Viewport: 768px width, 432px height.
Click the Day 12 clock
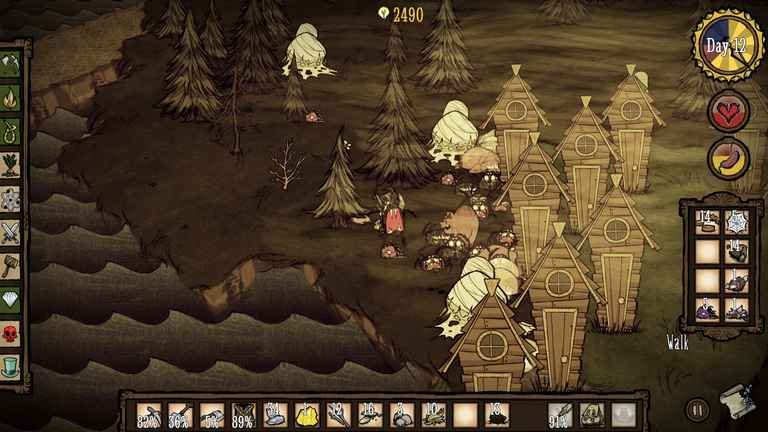[x=729, y=46]
